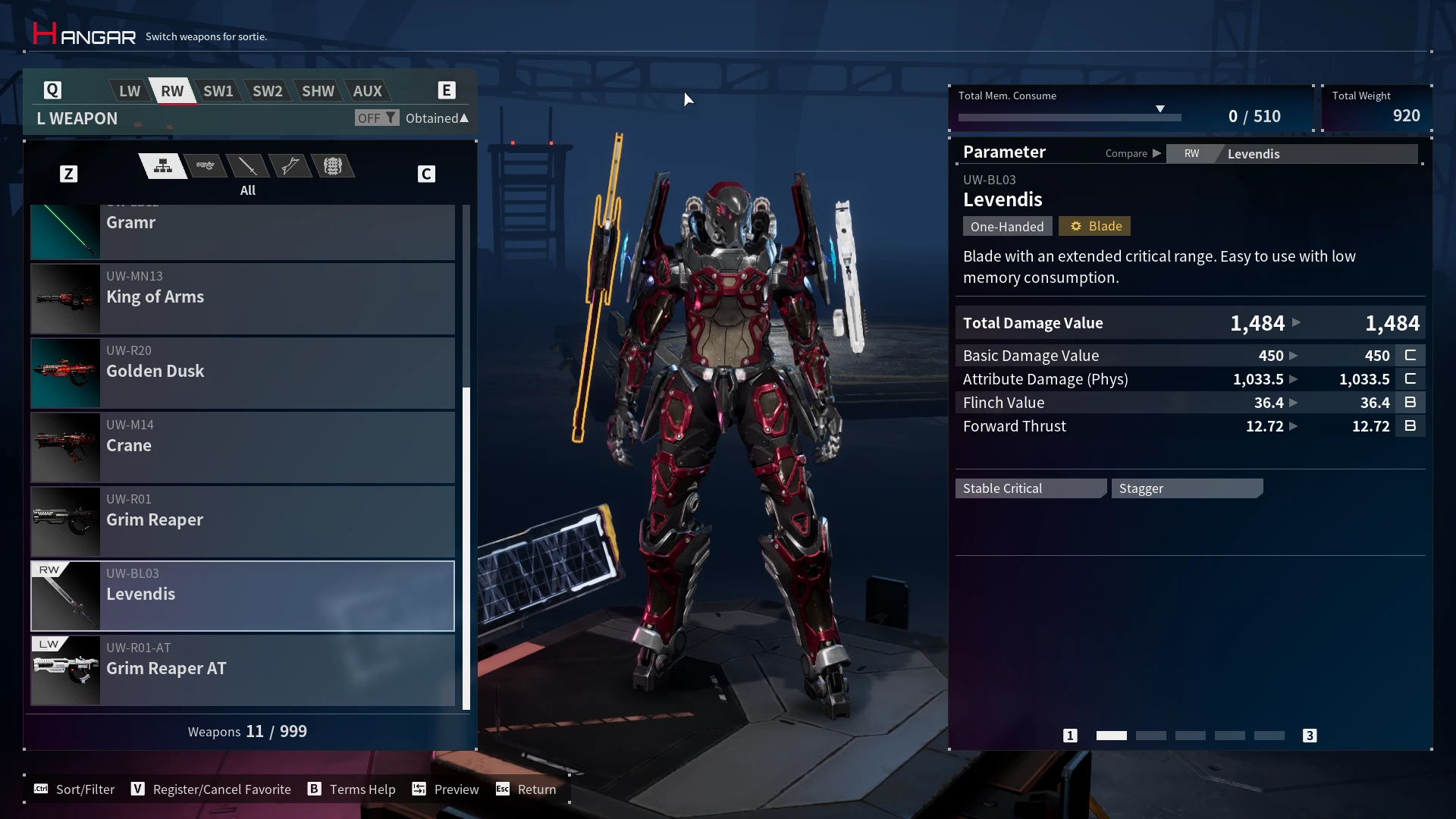Equip the Grim Reaper rifle
This screenshot has height=819, width=1456.
pos(243,521)
